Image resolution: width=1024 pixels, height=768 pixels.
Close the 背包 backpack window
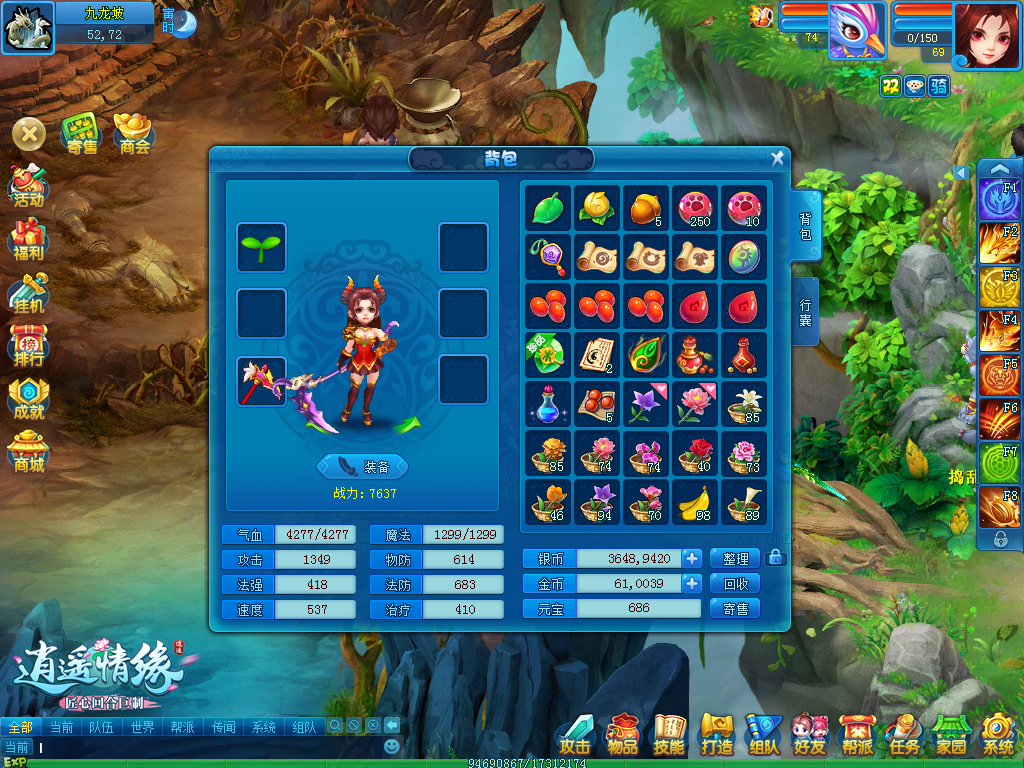coord(777,159)
